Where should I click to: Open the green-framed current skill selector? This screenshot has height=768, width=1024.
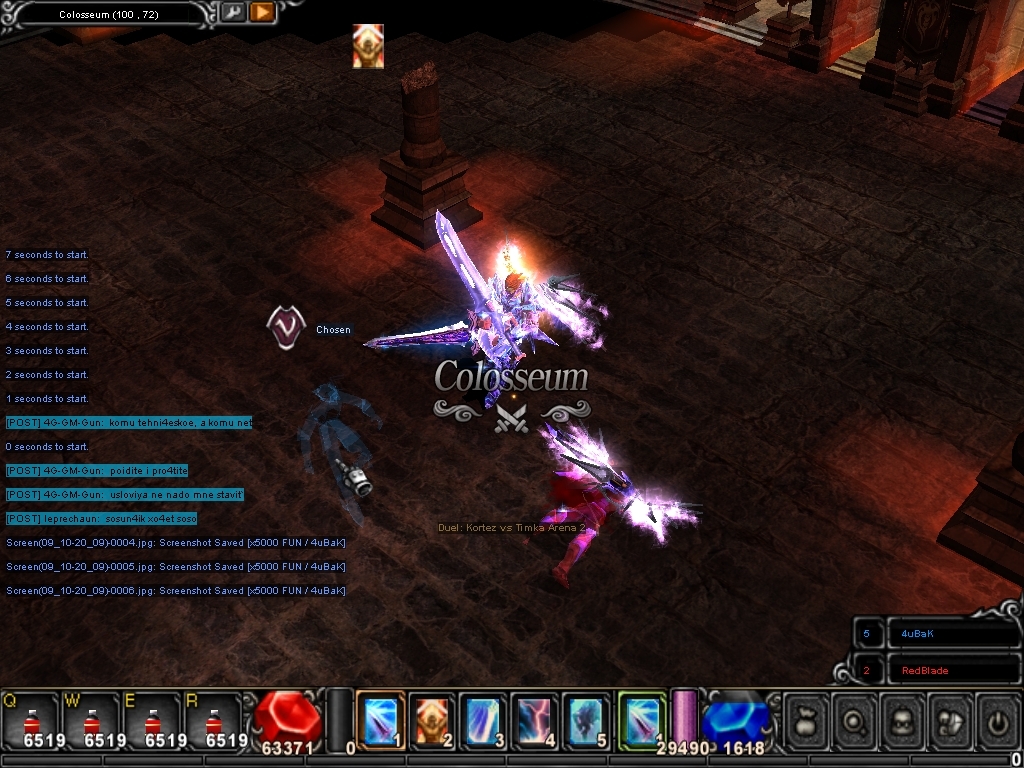pos(641,720)
